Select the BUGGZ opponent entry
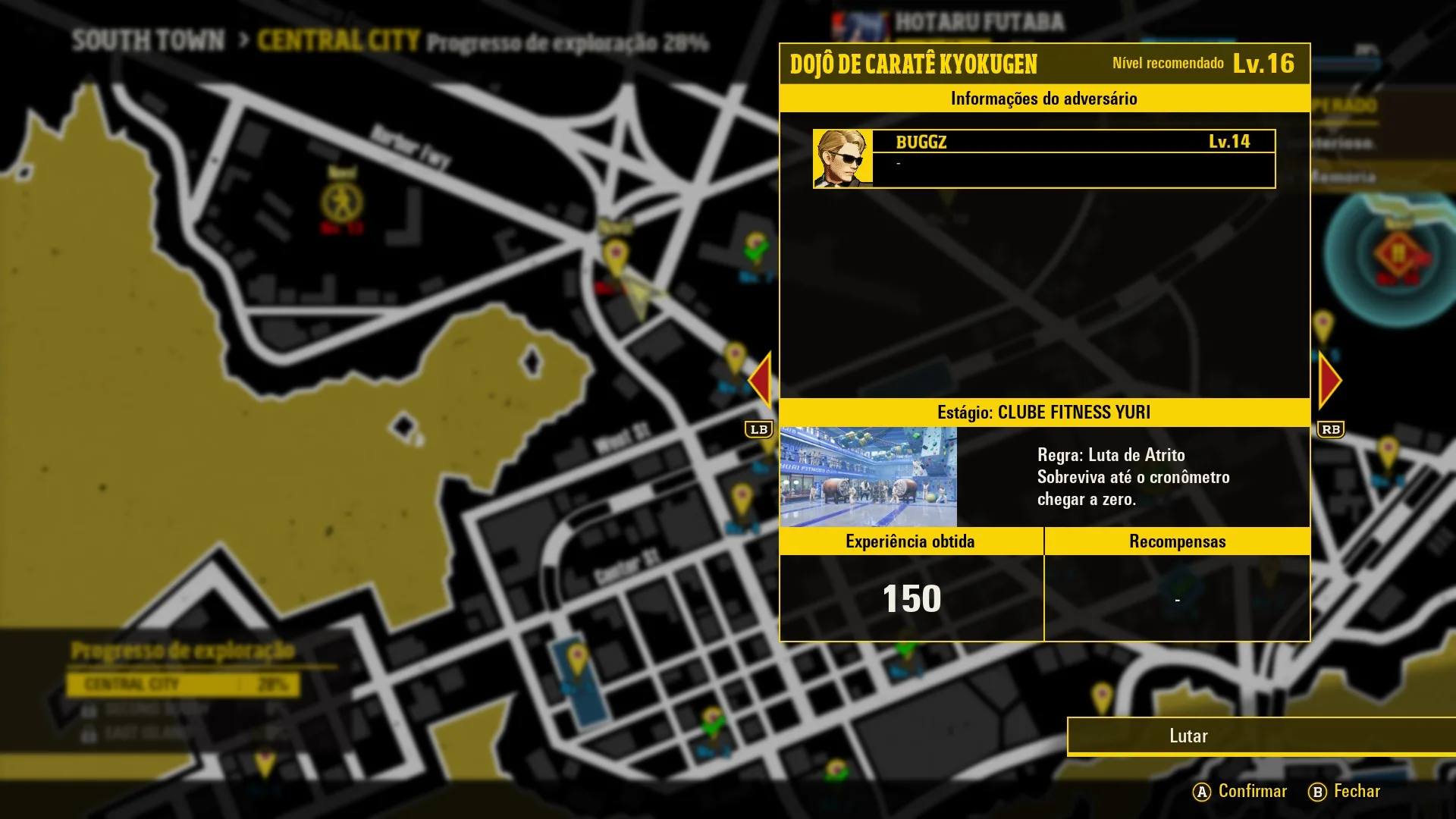1456x819 pixels. (1044, 158)
